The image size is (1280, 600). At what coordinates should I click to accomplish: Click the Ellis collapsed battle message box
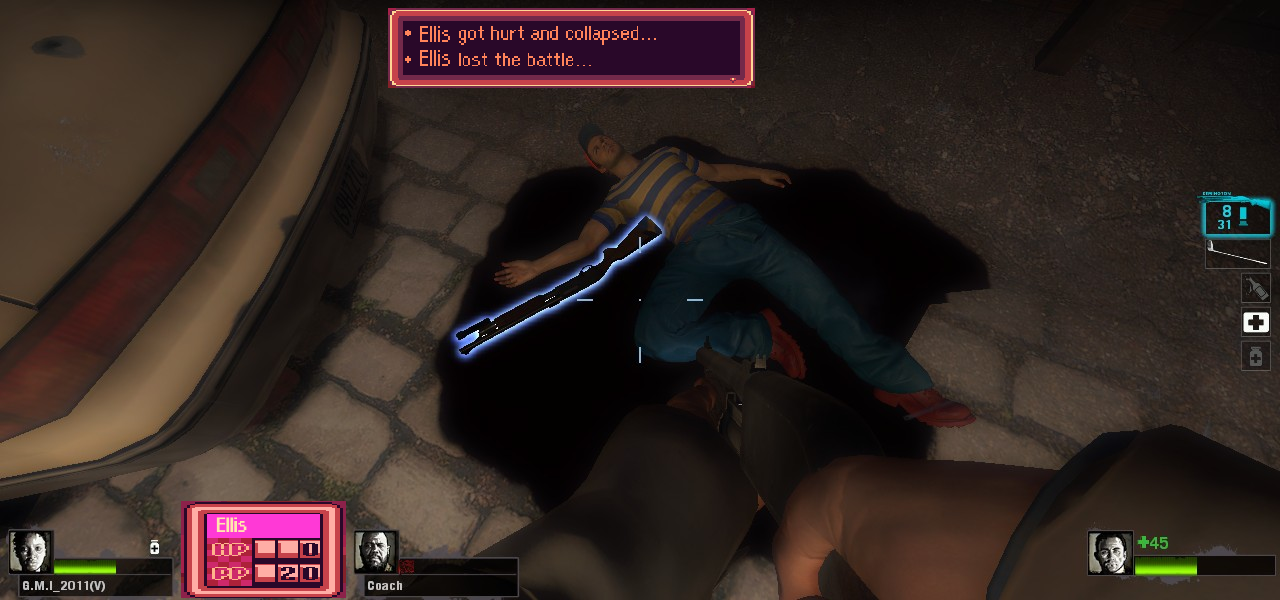pyautogui.click(x=570, y=47)
